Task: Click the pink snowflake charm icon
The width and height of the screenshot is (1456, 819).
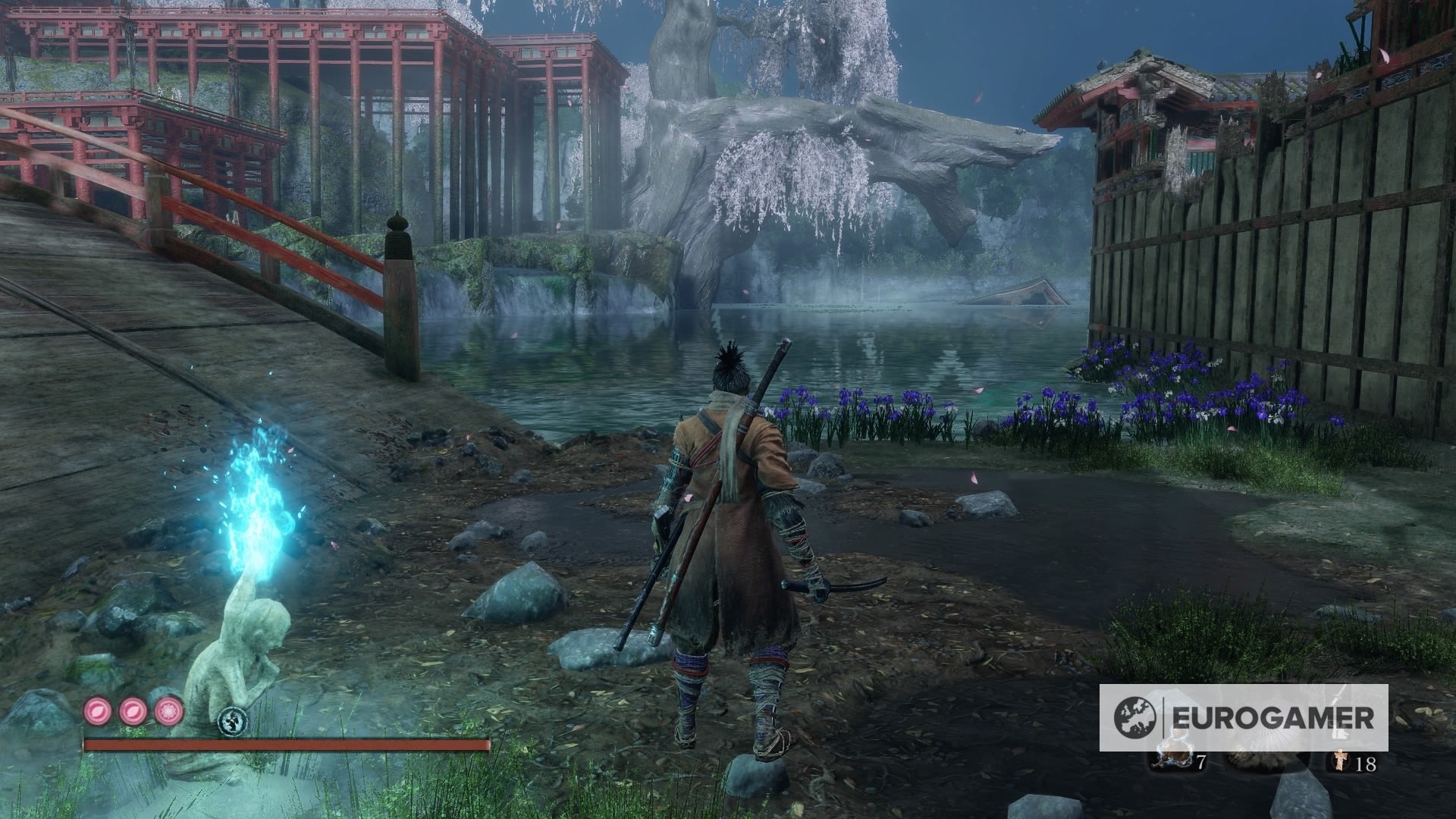Action: coord(168,711)
